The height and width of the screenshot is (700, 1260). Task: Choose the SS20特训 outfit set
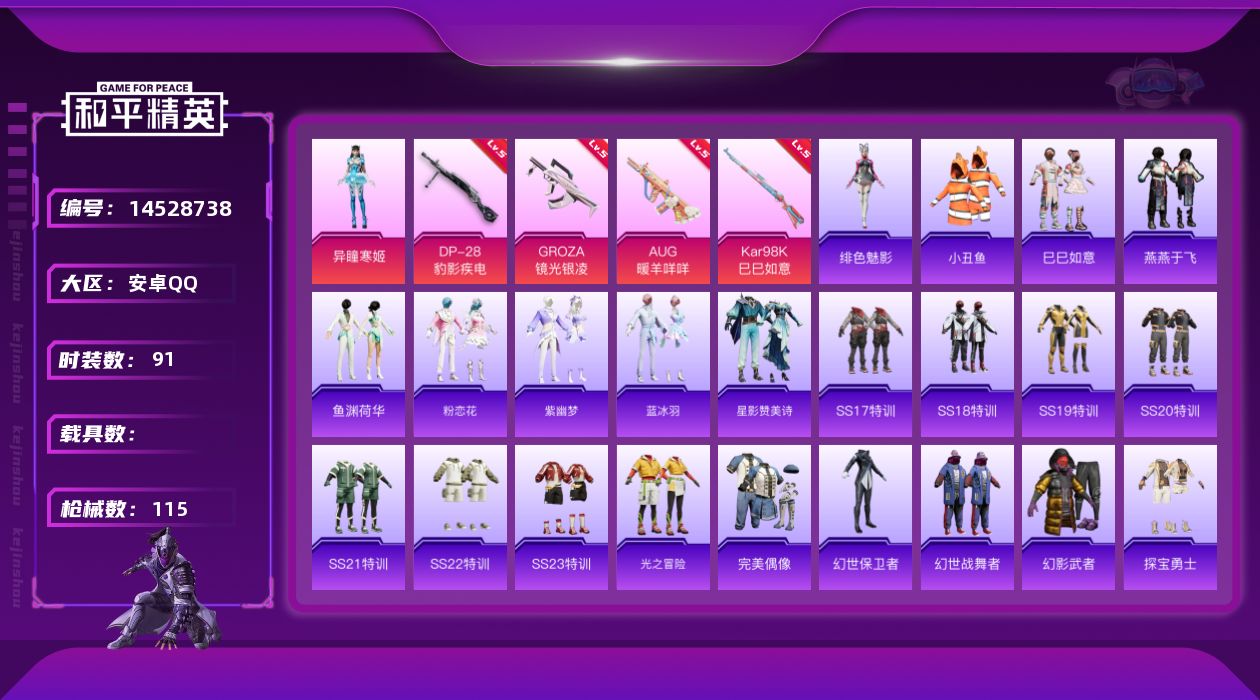(1170, 364)
